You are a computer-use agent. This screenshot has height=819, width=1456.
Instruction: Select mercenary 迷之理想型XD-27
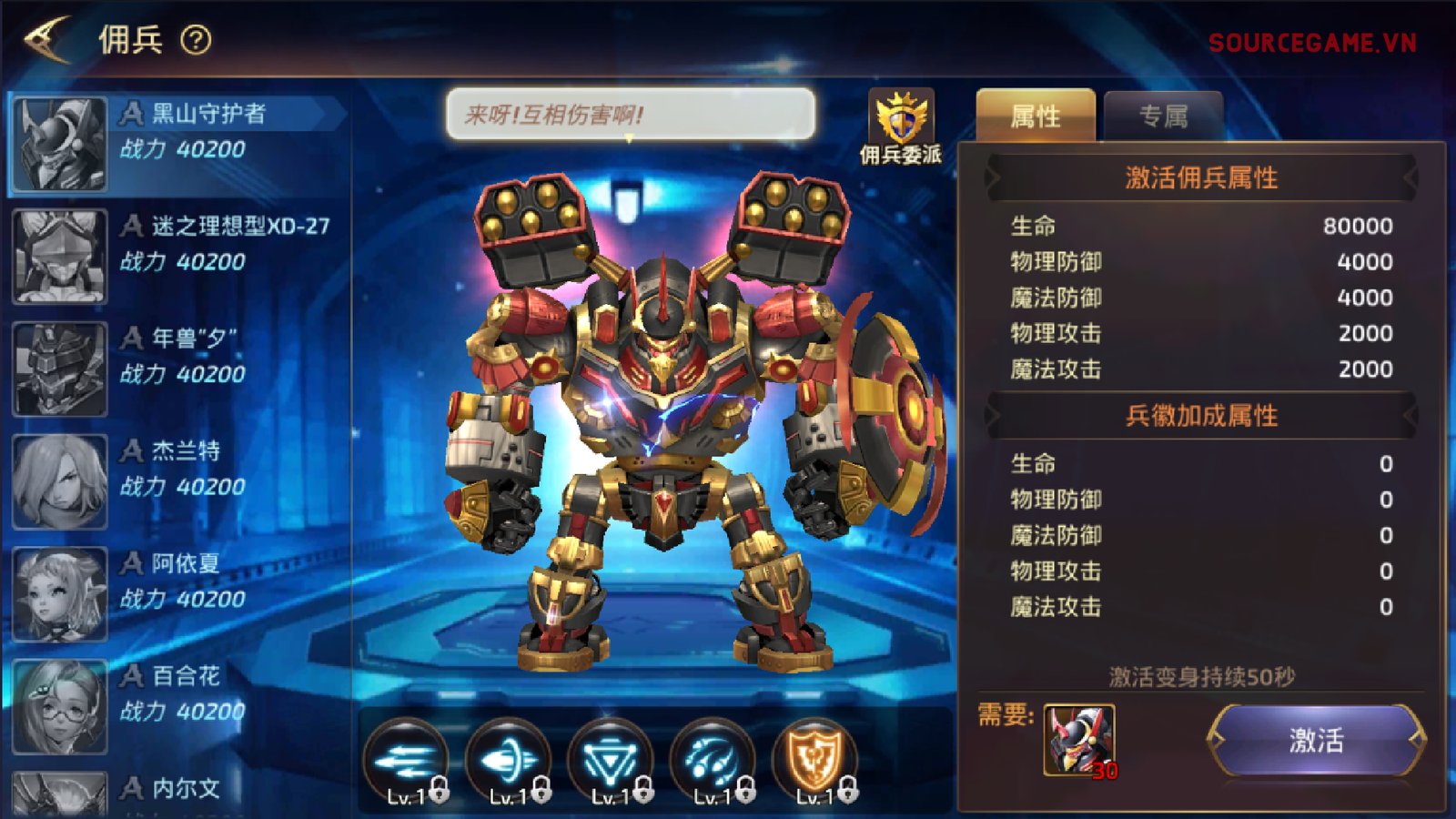pyautogui.click(x=177, y=257)
